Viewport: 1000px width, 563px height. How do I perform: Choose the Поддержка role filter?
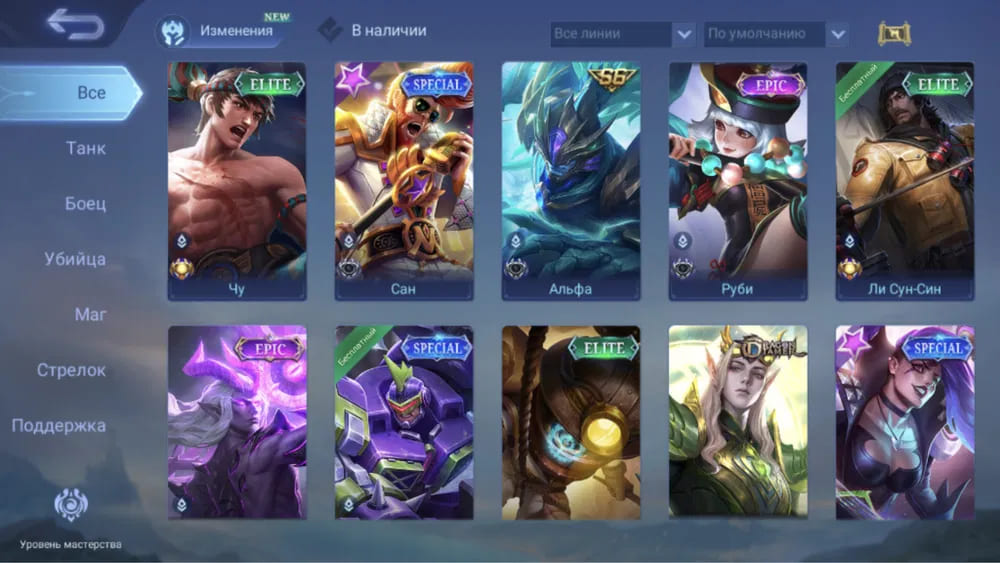coord(59,426)
